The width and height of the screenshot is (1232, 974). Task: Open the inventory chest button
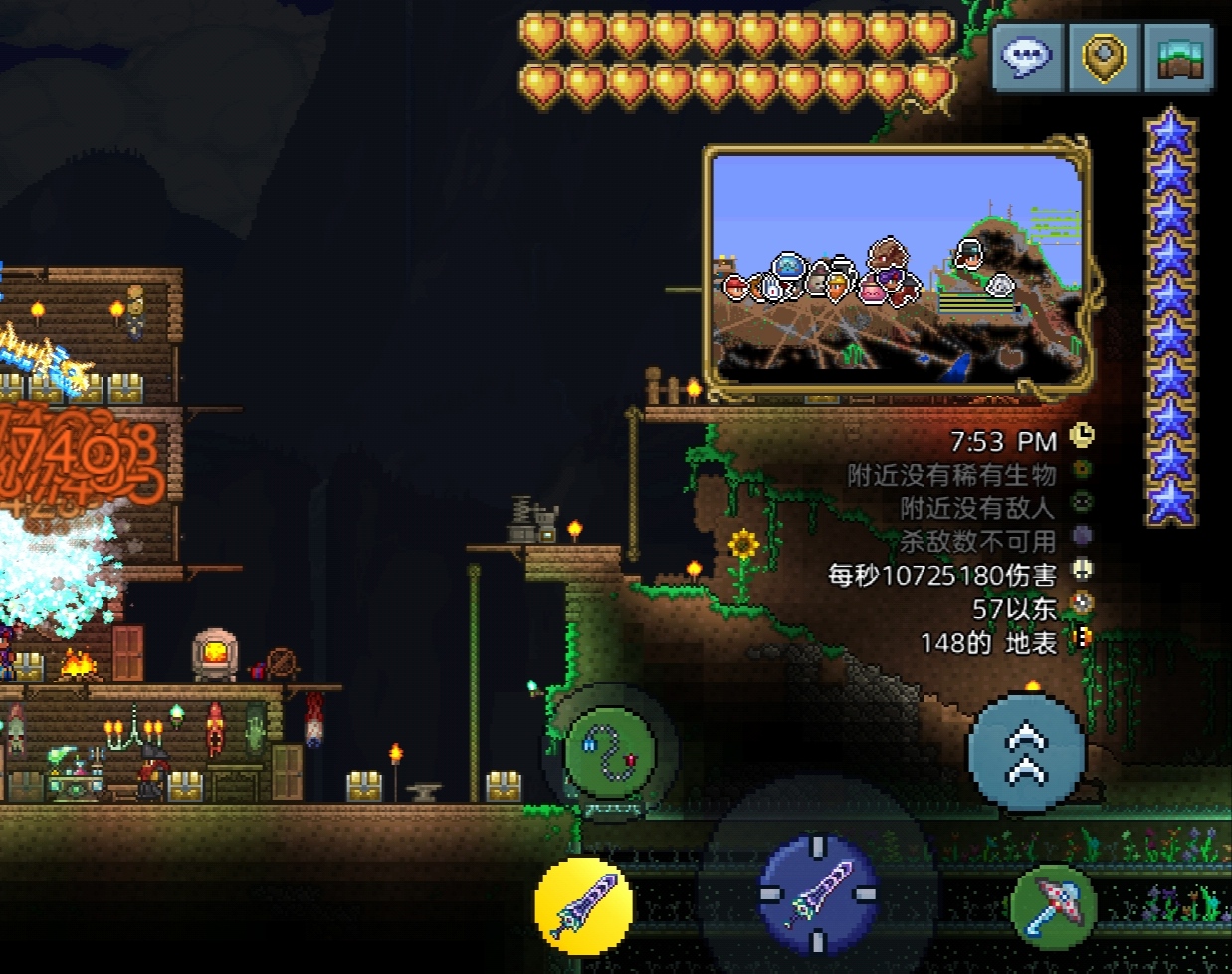pos(1179,58)
